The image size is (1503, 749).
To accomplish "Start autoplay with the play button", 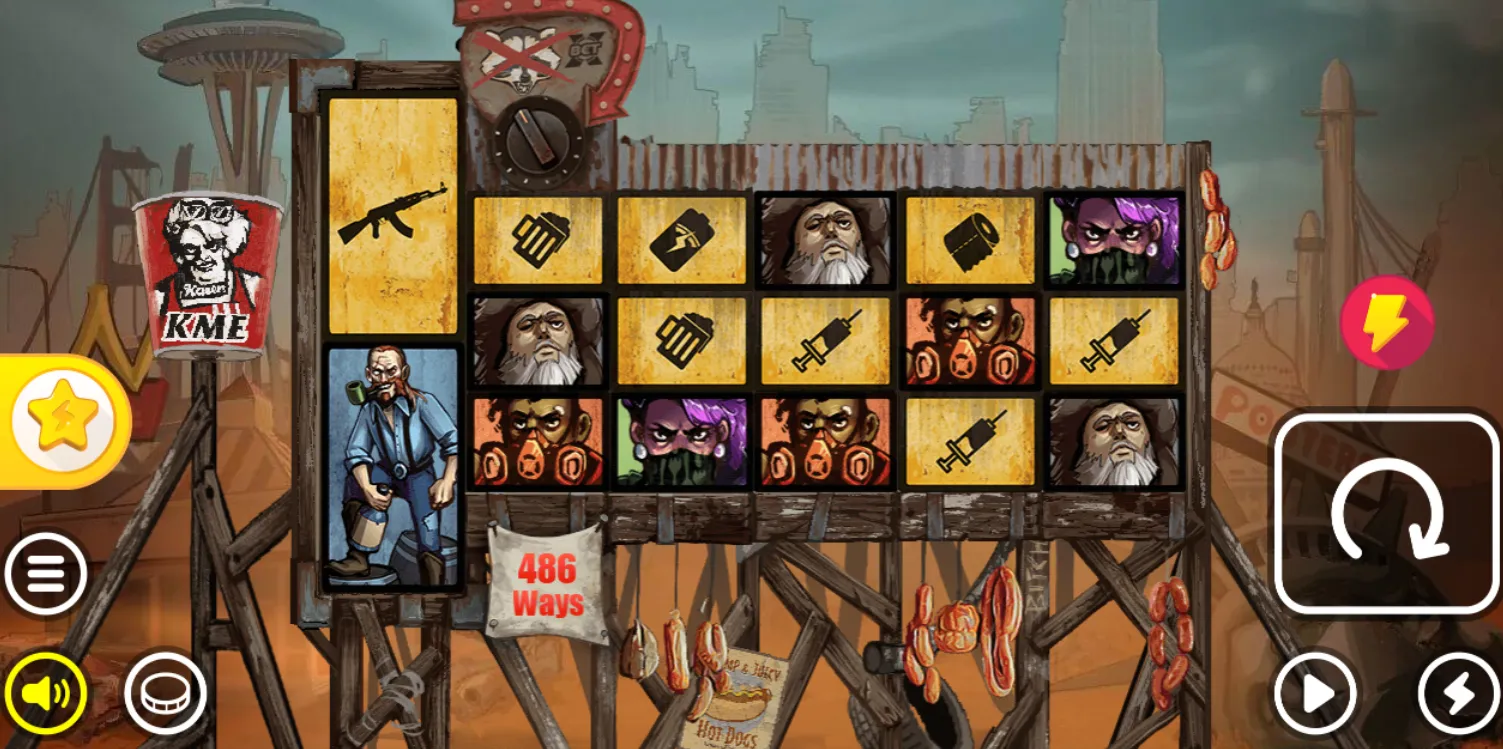I will (1315, 693).
